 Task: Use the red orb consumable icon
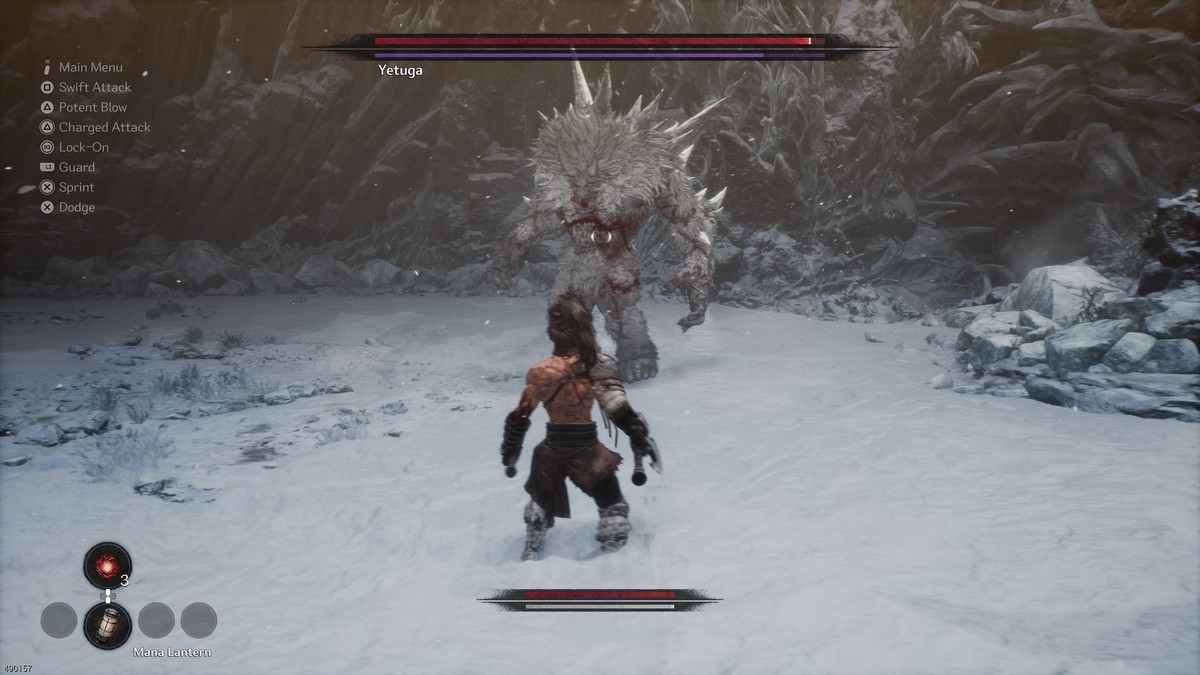tap(107, 565)
